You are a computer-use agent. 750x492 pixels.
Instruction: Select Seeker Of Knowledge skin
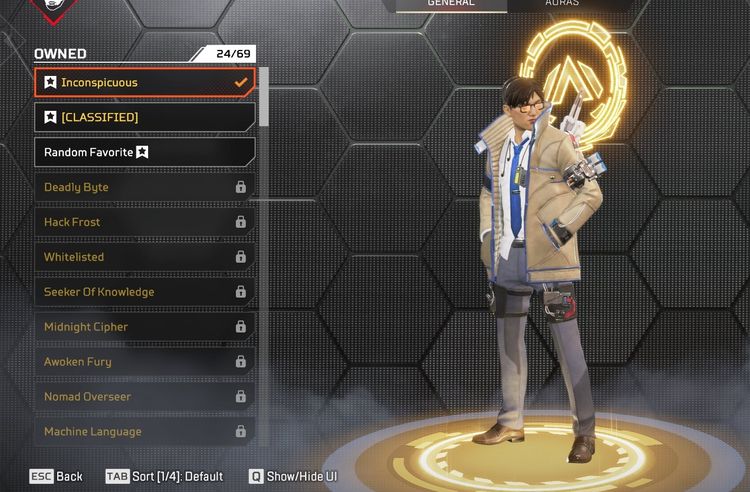pos(145,292)
